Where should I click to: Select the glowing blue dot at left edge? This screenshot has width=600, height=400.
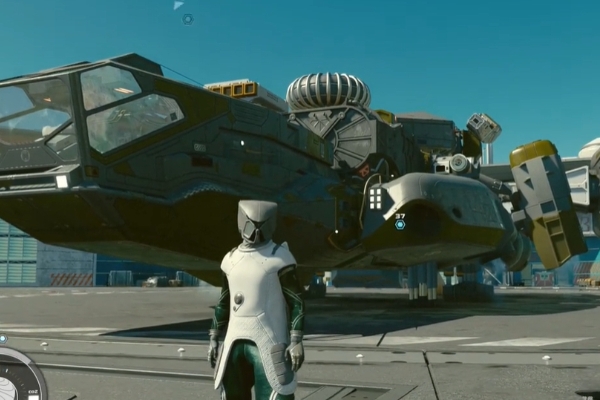[x=3, y=338]
